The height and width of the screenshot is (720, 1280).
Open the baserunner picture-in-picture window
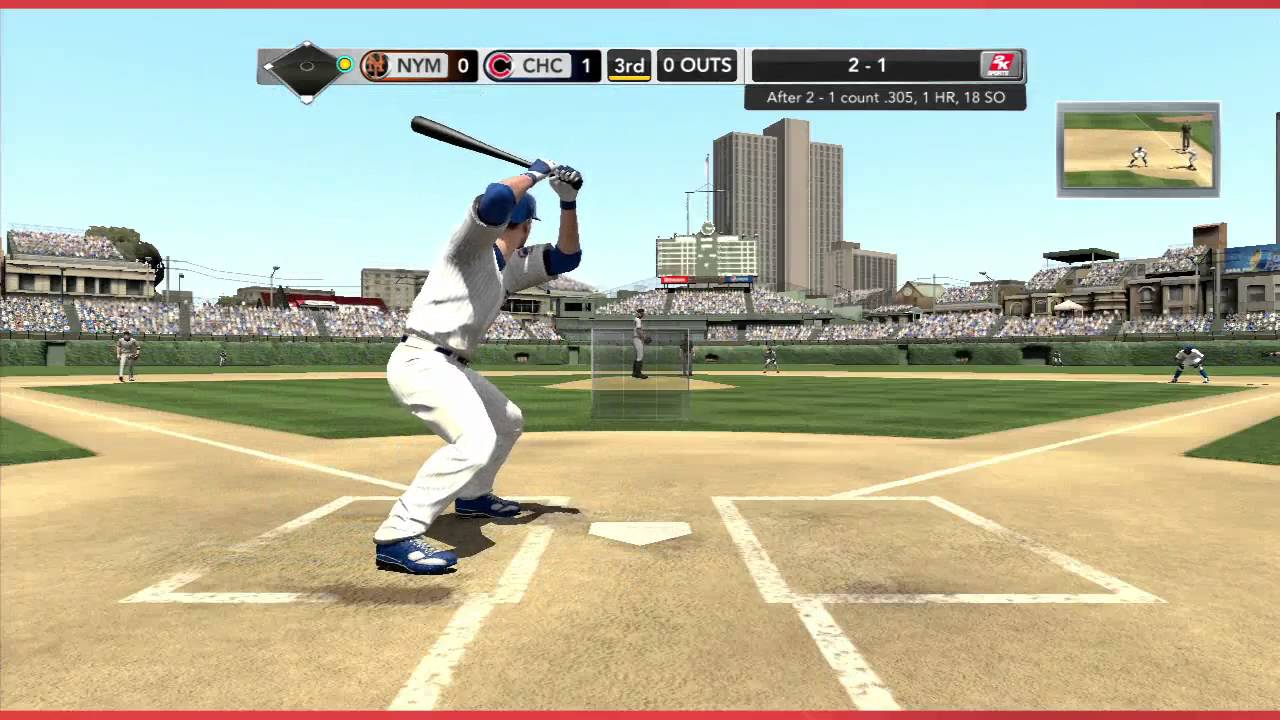[x=1138, y=149]
